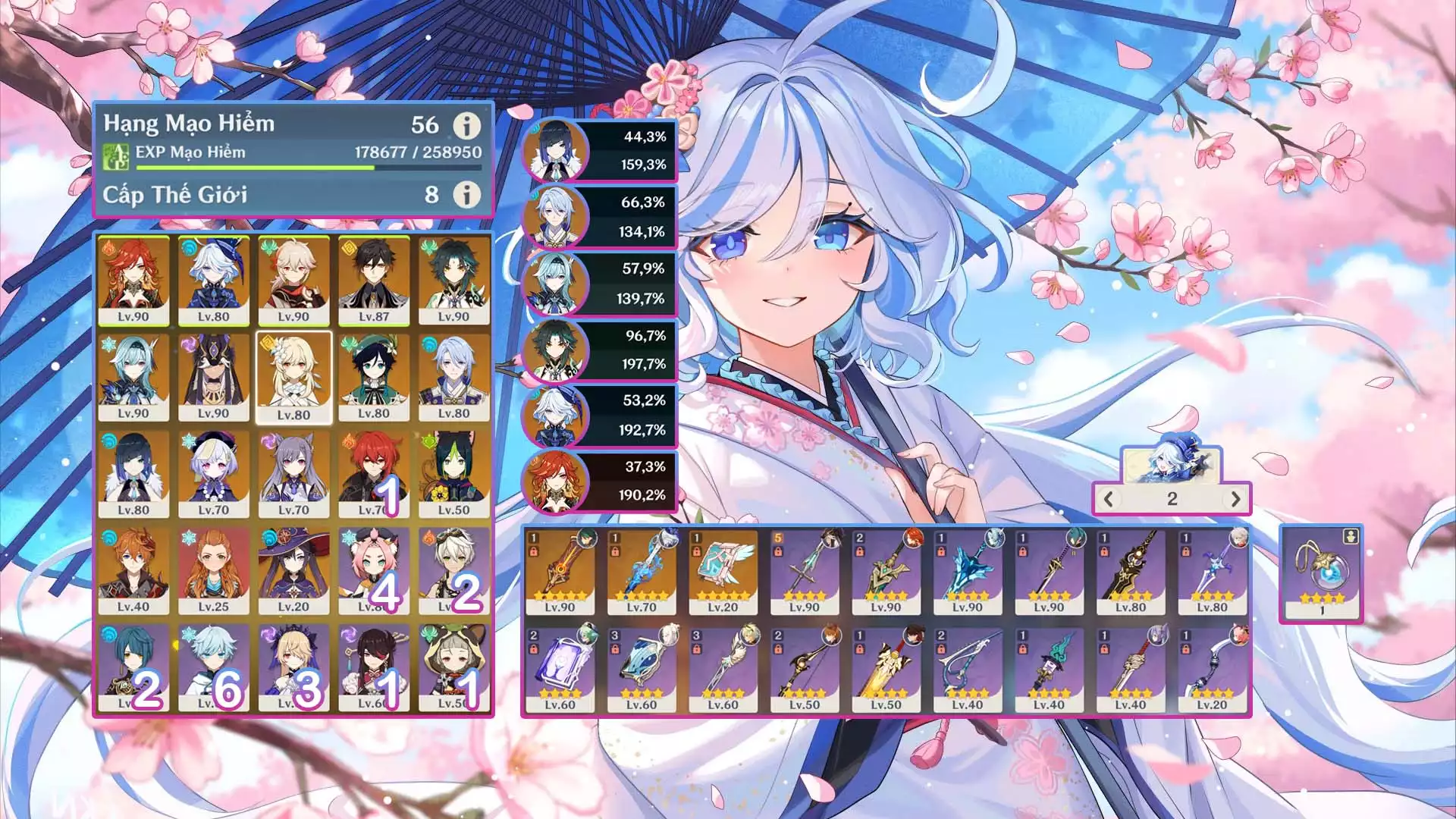The width and height of the screenshot is (1456, 819).
Task: Select Eula's Lv.90 character tile
Action: pyautogui.click(x=133, y=378)
